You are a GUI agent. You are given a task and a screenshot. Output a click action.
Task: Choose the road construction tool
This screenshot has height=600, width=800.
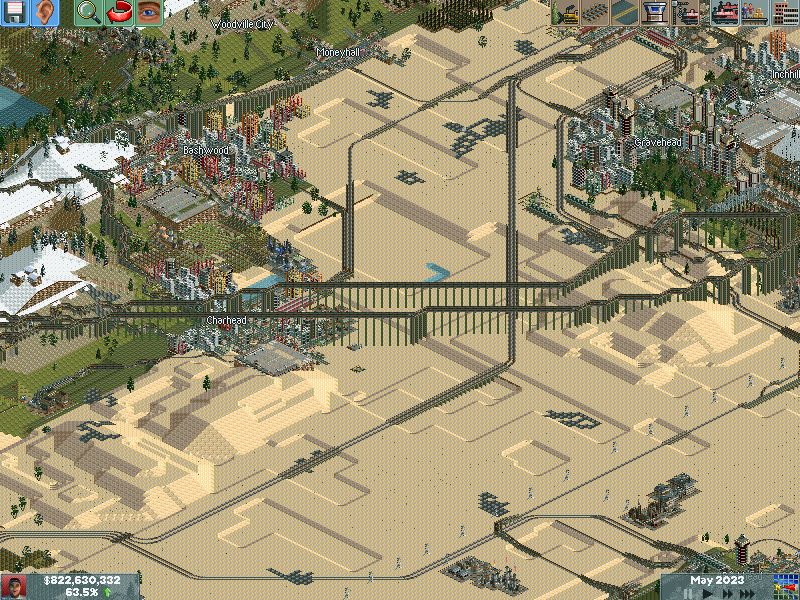[x=625, y=13]
